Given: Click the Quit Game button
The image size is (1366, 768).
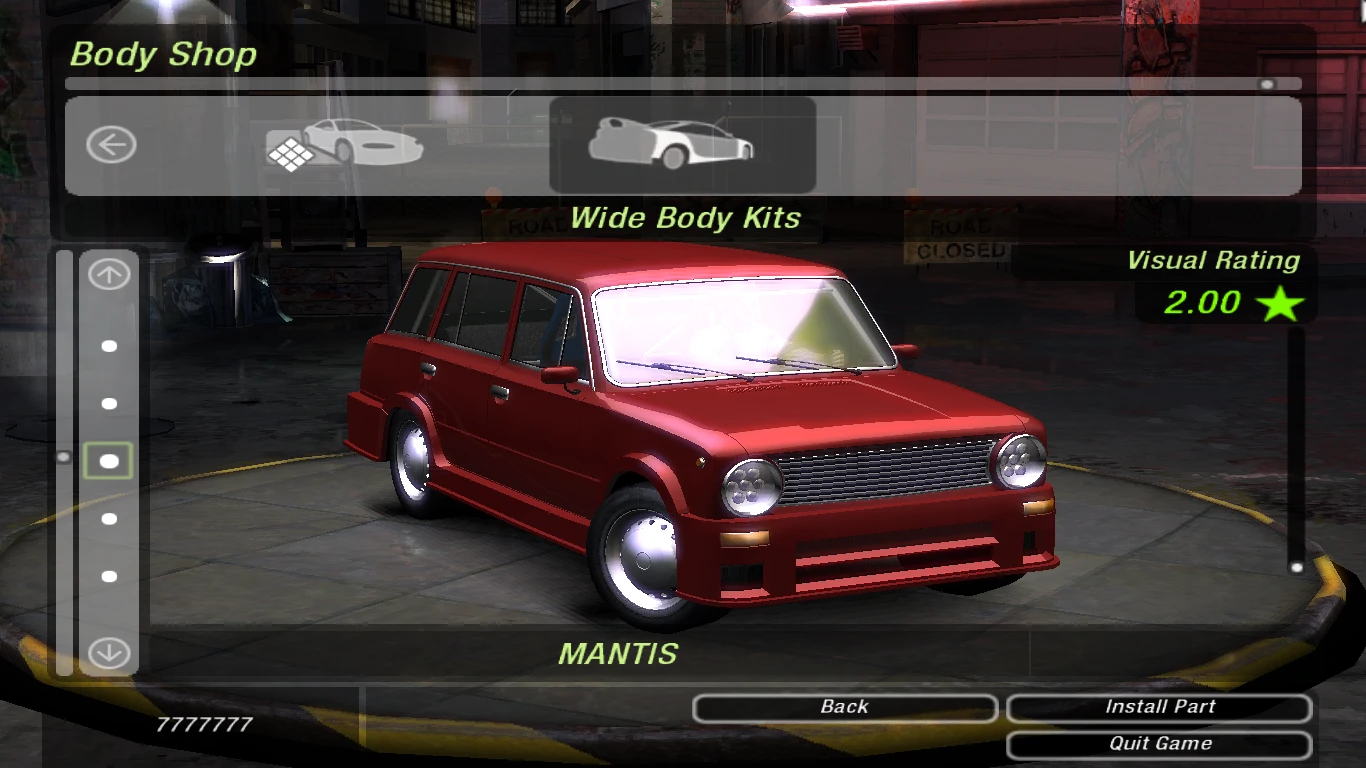Looking at the screenshot, I should (1160, 743).
